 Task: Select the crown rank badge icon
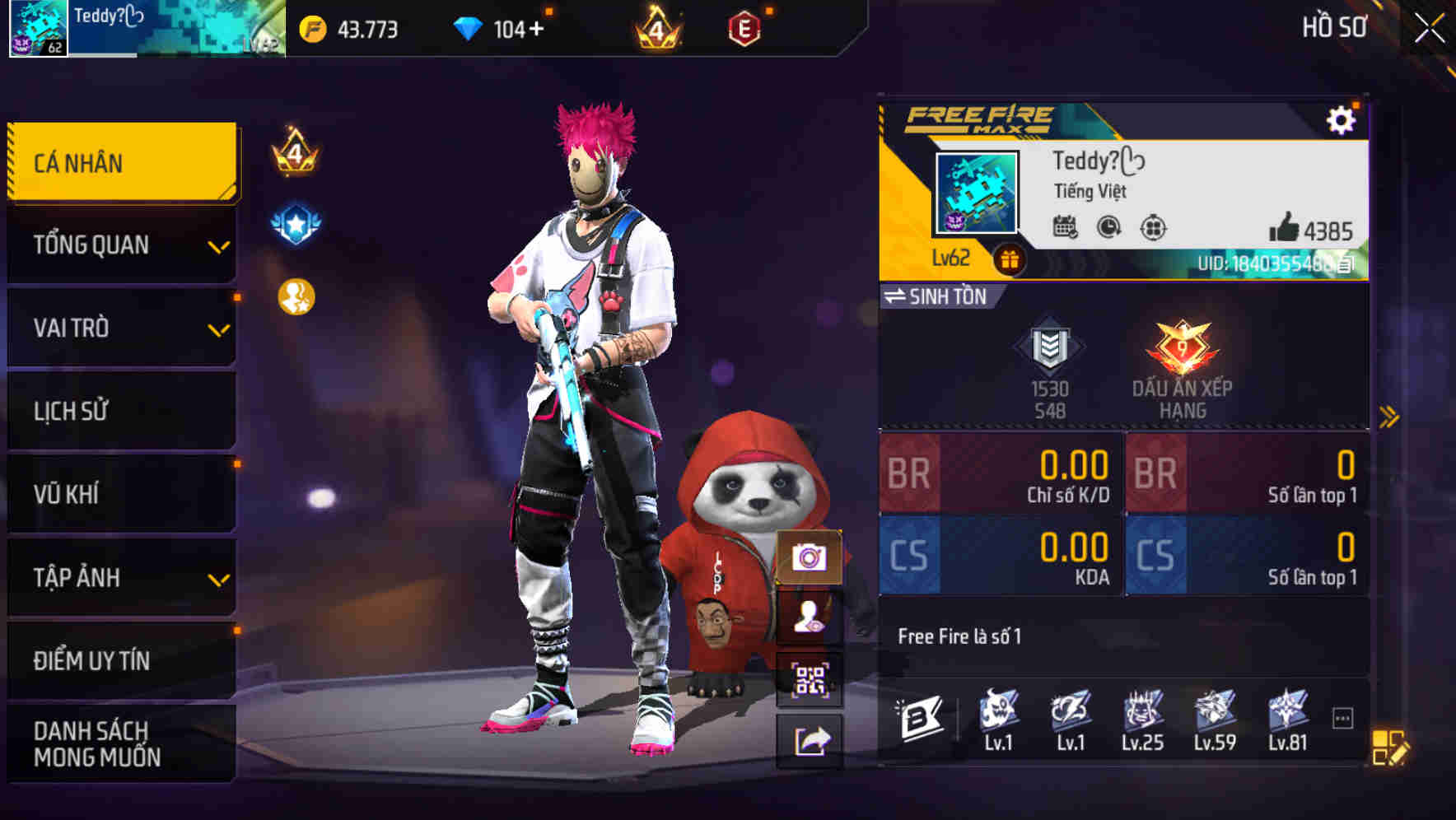point(655,28)
